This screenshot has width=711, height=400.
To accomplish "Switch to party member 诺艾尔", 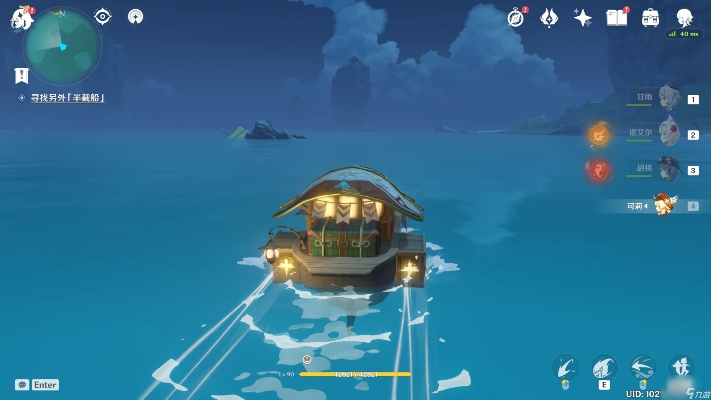I will [x=668, y=133].
